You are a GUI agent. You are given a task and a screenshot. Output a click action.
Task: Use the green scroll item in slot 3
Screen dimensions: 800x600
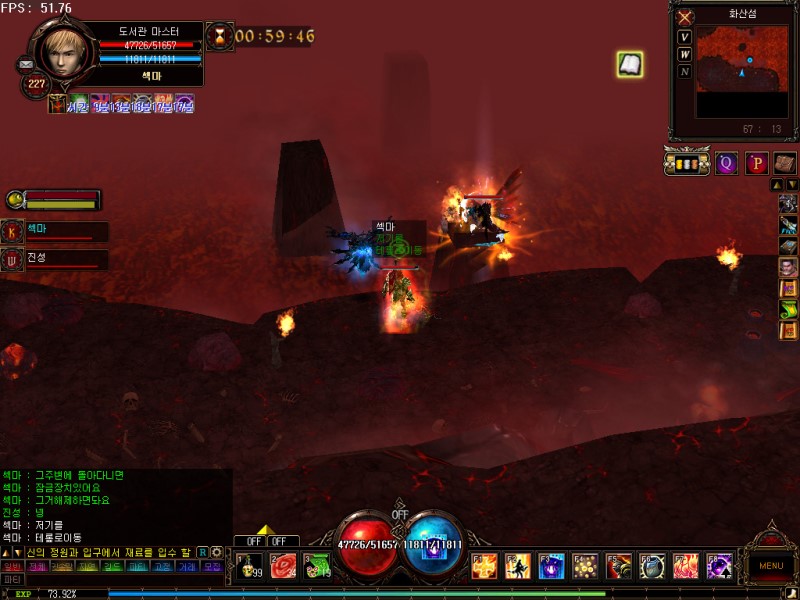pyautogui.click(x=317, y=566)
